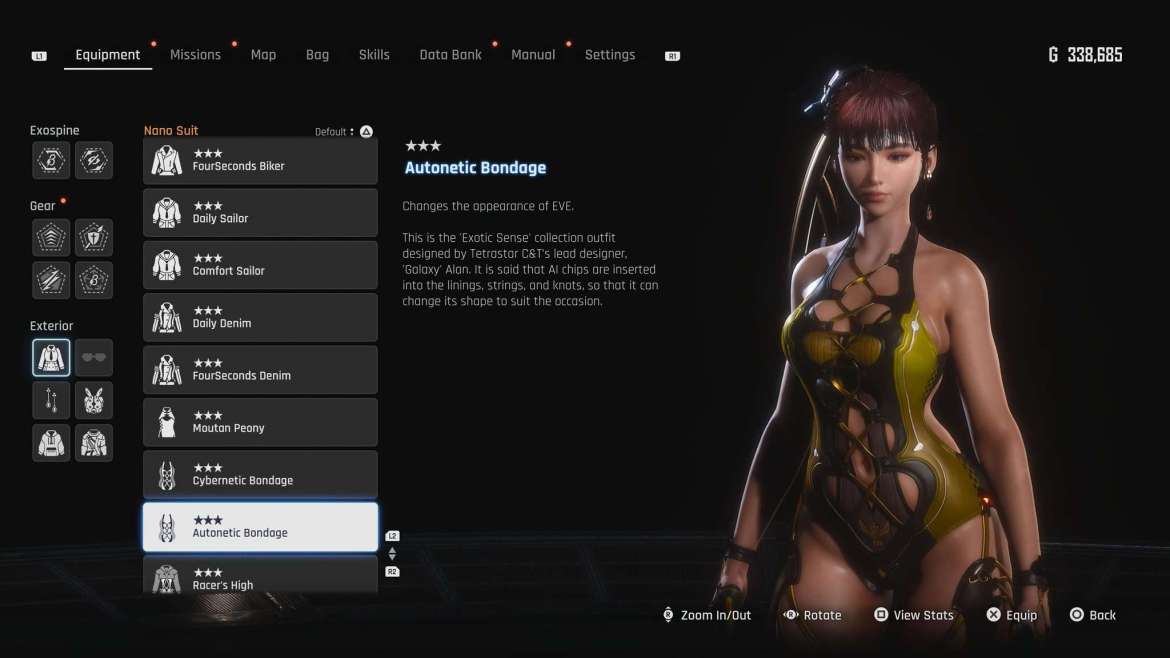Pick the Comfort Sailor nano suit
1170x658 pixels.
tap(260, 265)
